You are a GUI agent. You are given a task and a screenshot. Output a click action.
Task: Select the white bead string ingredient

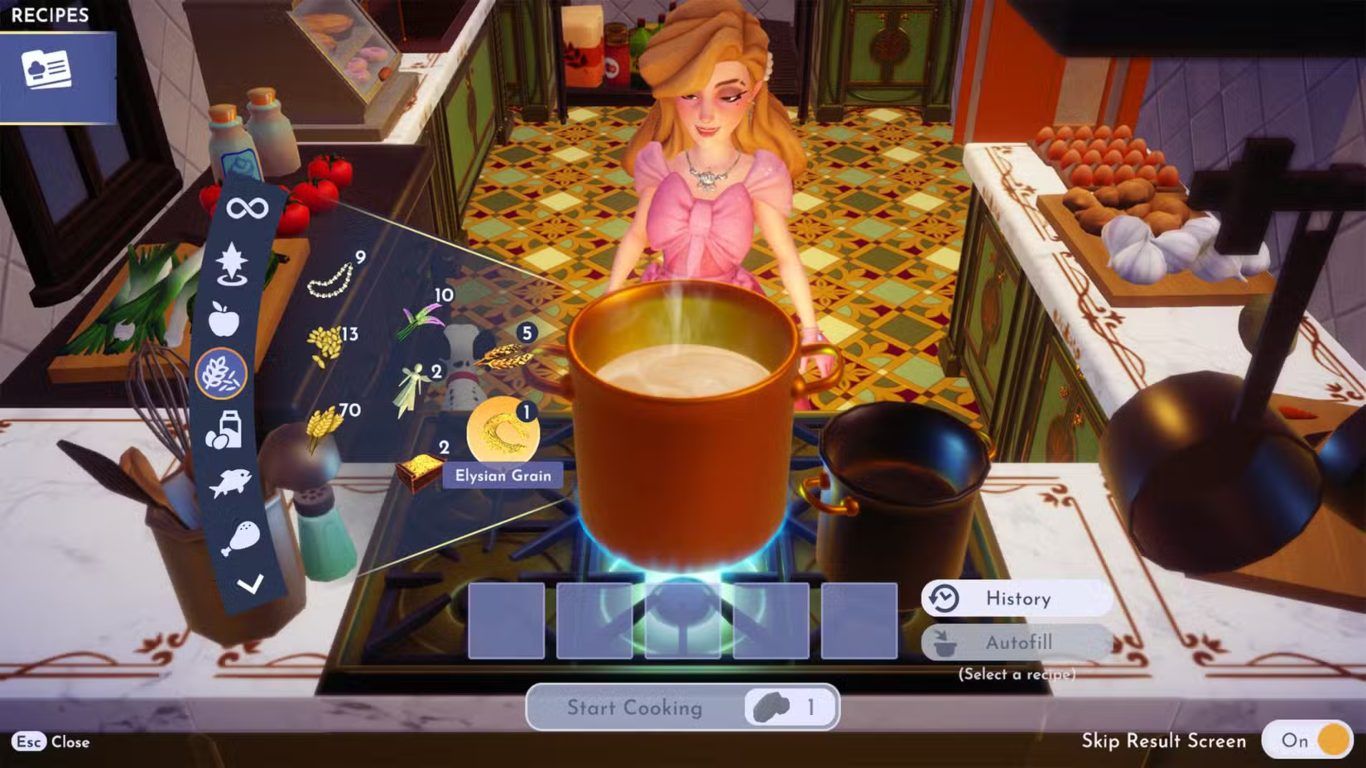(x=330, y=279)
